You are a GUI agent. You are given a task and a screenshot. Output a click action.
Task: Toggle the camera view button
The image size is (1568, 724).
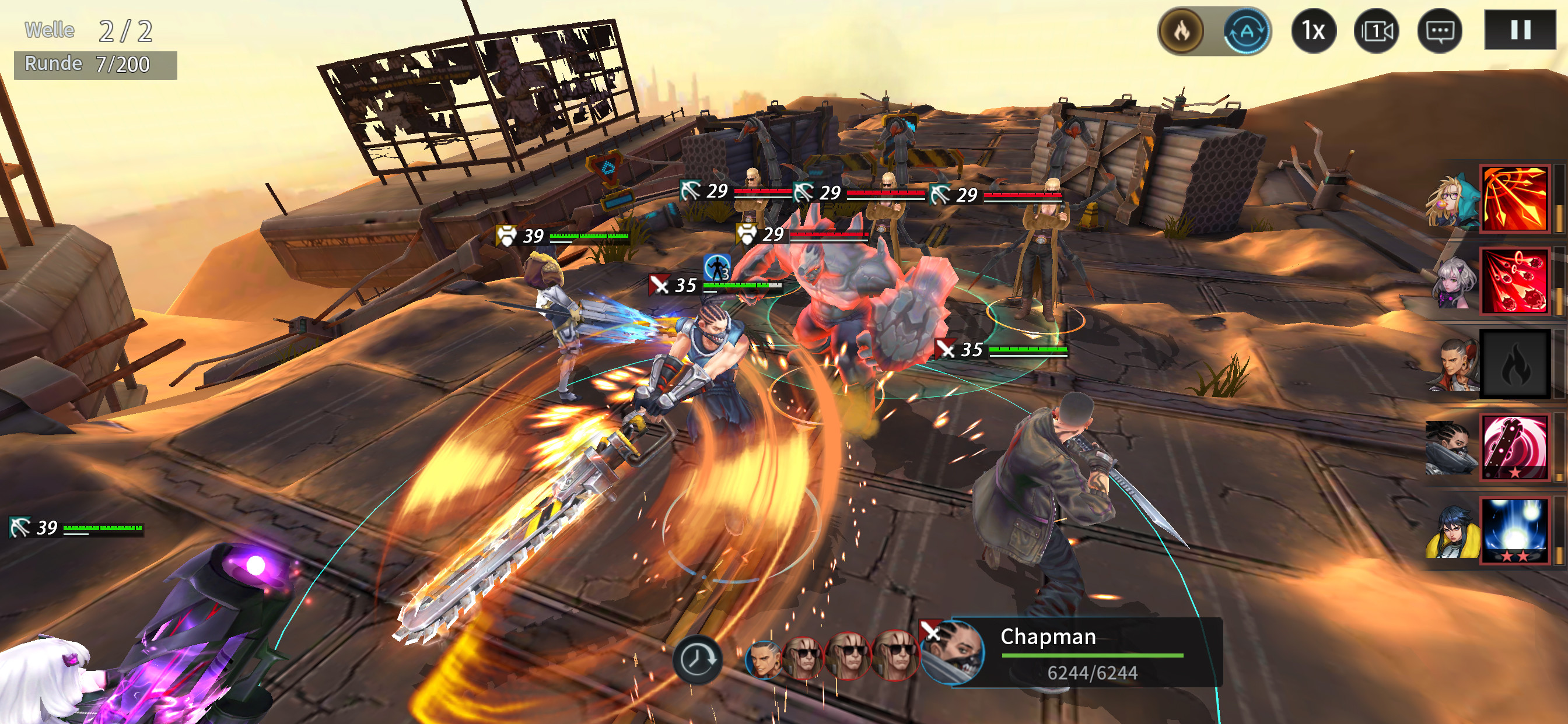(1375, 31)
